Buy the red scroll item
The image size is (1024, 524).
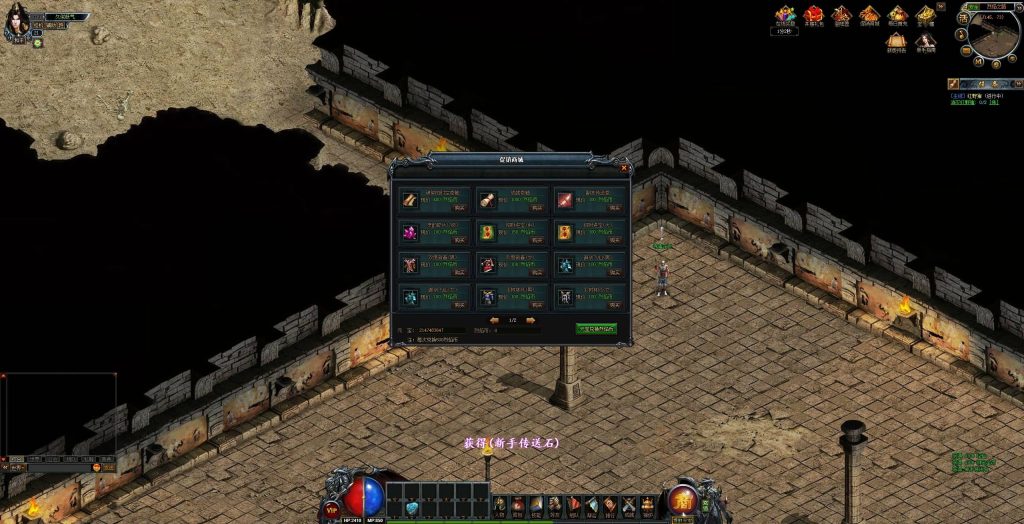click(614, 208)
